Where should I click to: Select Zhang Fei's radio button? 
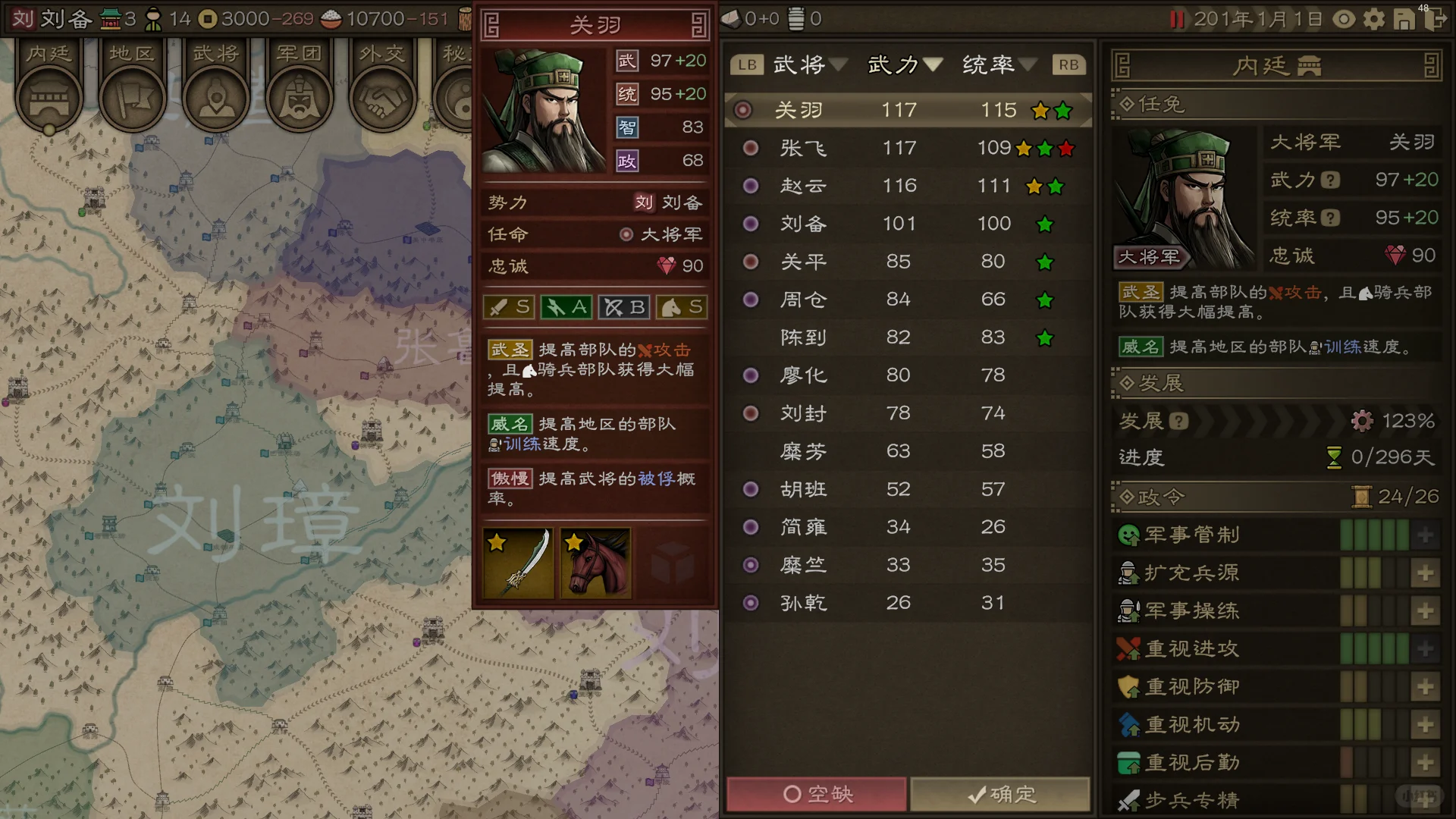click(750, 148)
